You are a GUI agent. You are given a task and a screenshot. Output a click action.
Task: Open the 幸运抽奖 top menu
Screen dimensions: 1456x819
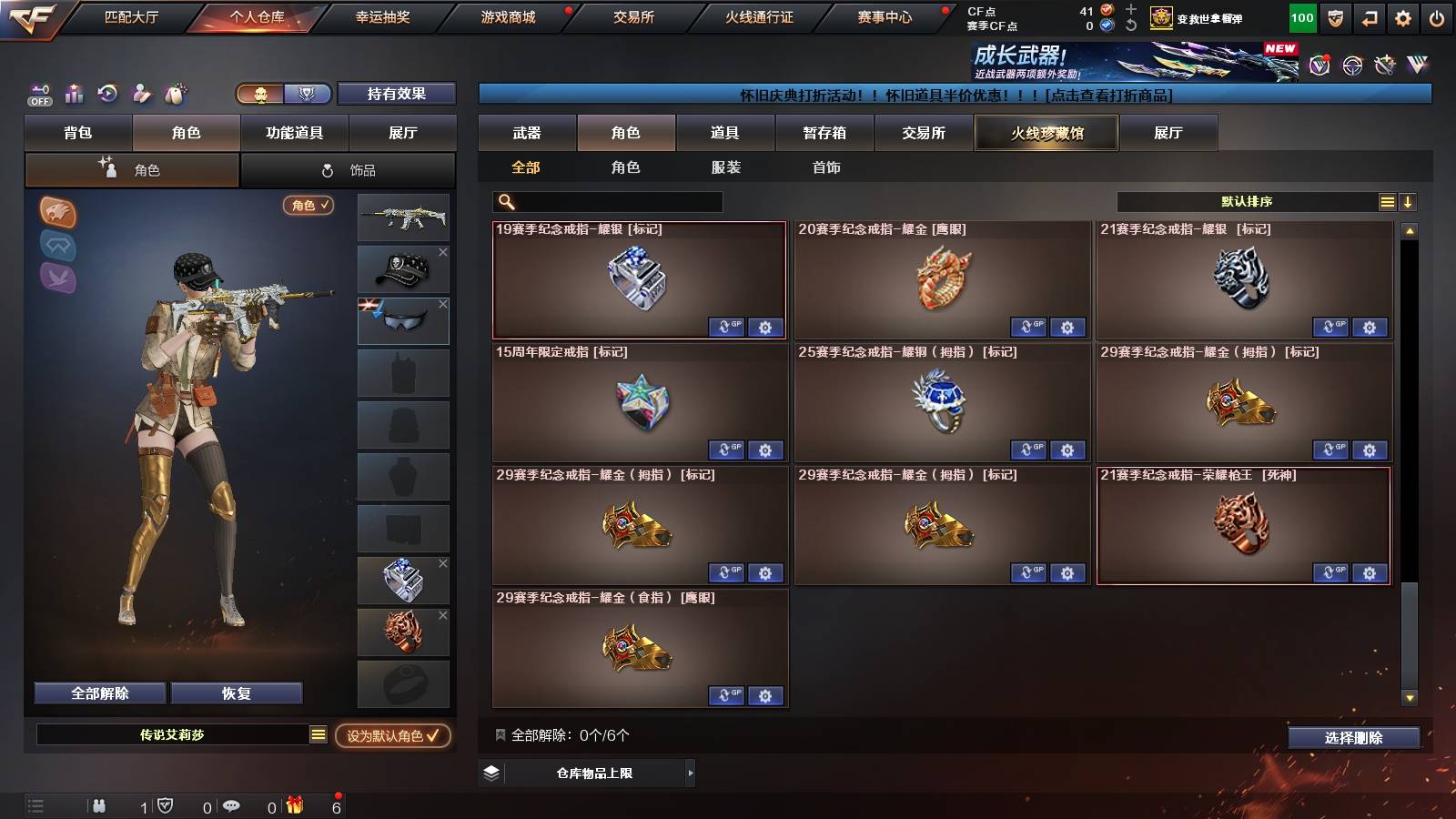(384, 16)
